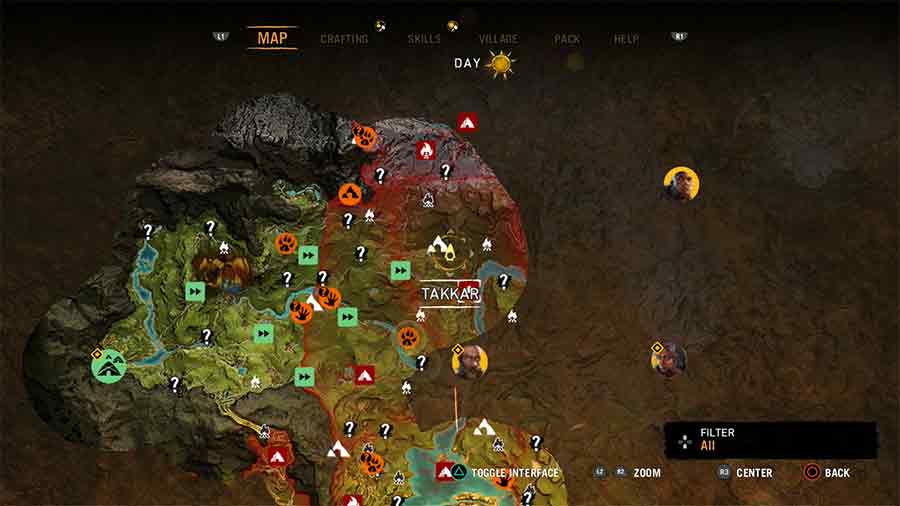Switch to the Crafting tab
This screenshot has width=900, height=506.
(x=344, y=39)
